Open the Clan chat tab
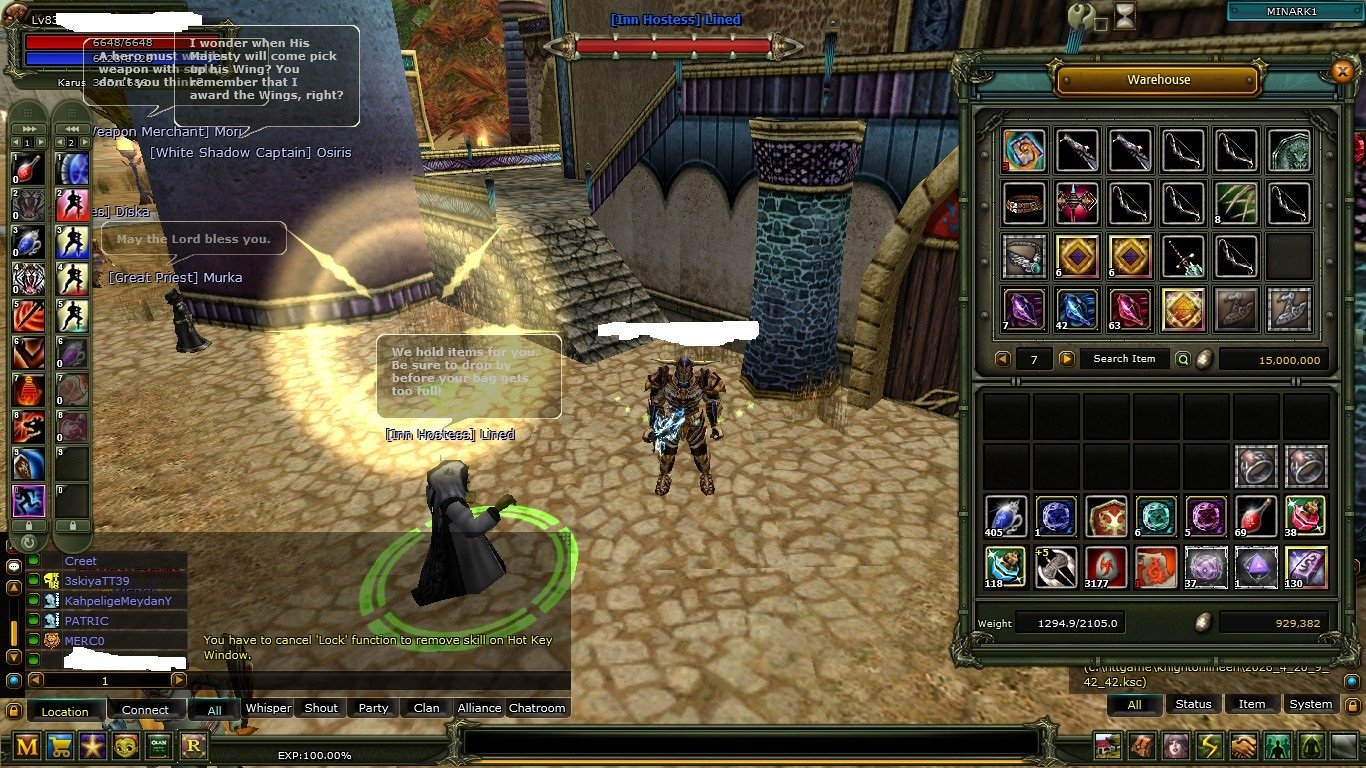Image resolution: width=1366 pixels, height=768 pixels. click(427, 708)
